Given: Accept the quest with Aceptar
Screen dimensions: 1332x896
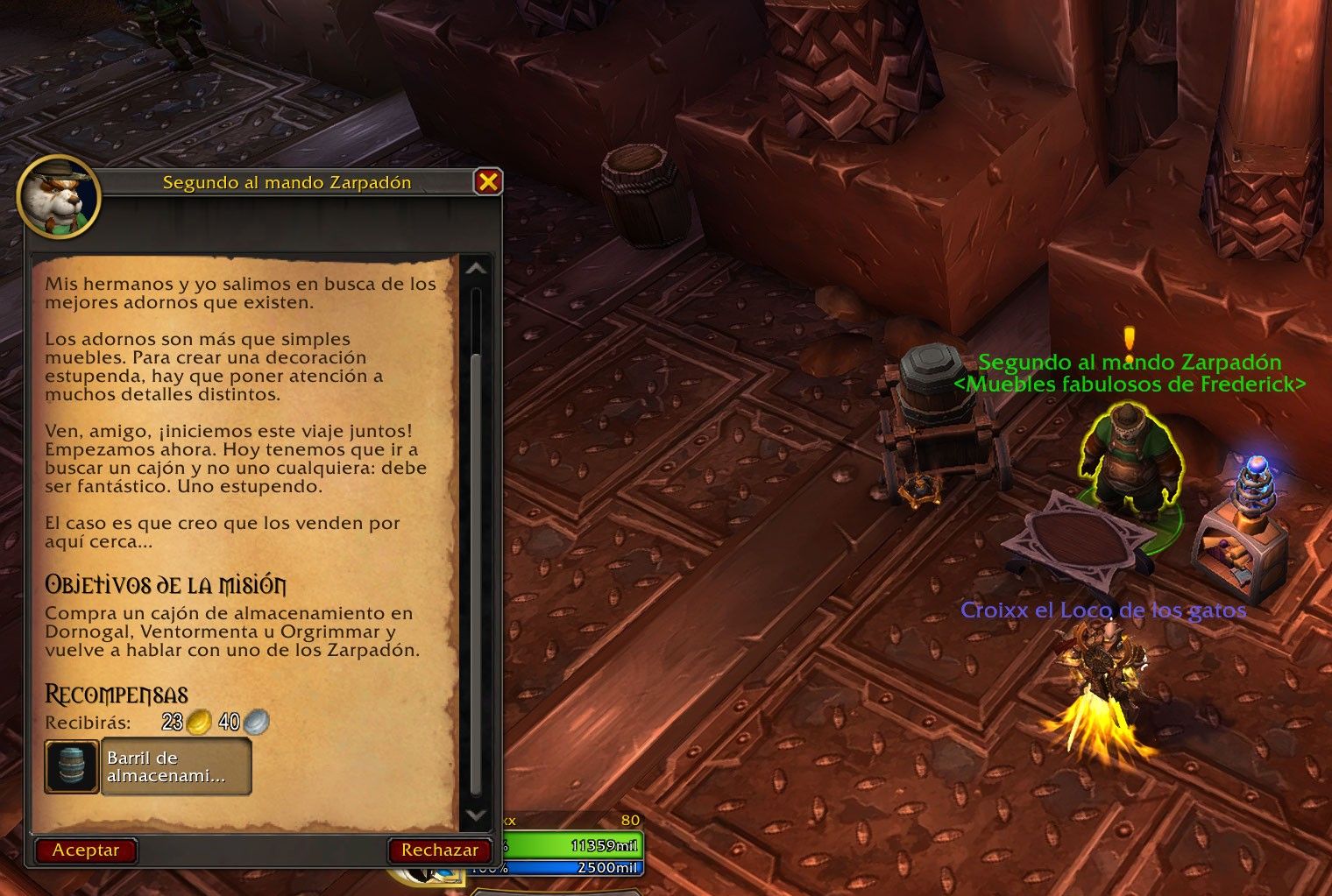Looking at the screenshot, I should [86, 850].
